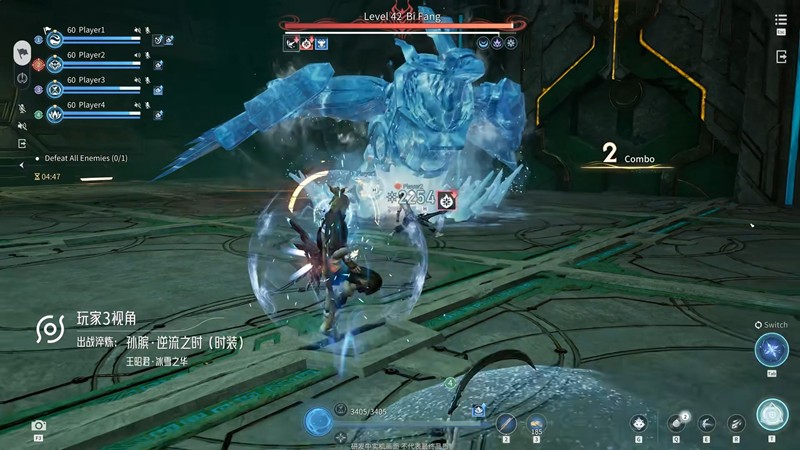Open the list menu icon
Image resolution: width=800 pixels, height=450 pixels.
tap(781, 21)
